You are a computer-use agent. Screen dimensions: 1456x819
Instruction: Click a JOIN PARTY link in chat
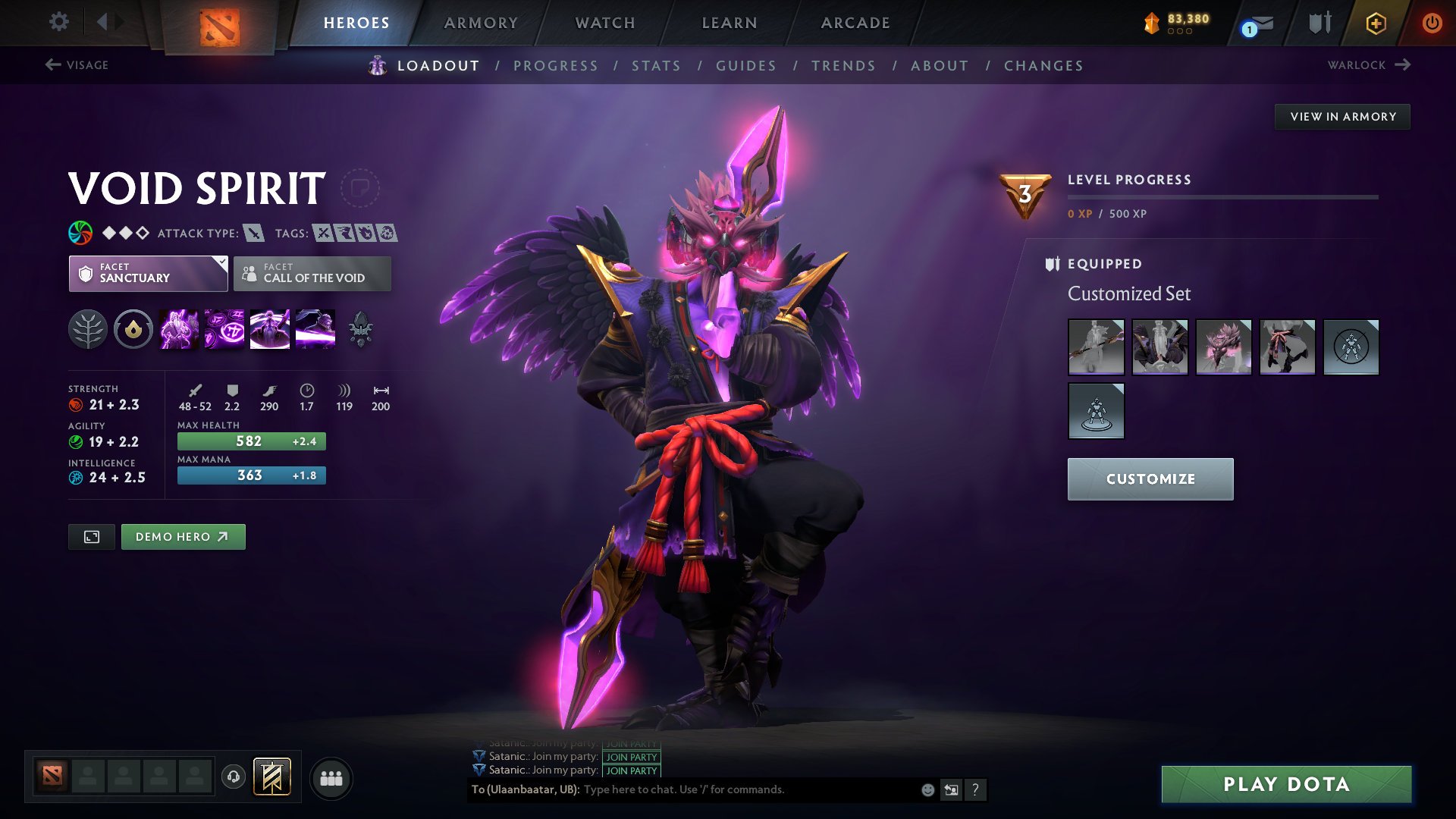click(630, 758)
